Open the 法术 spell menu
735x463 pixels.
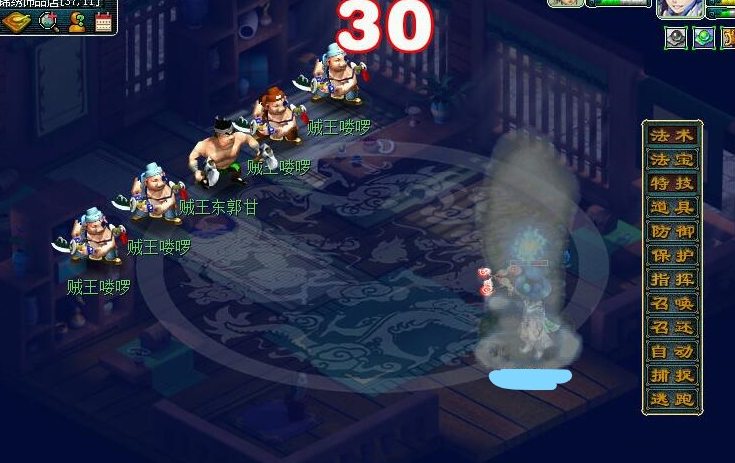[672, 135]
